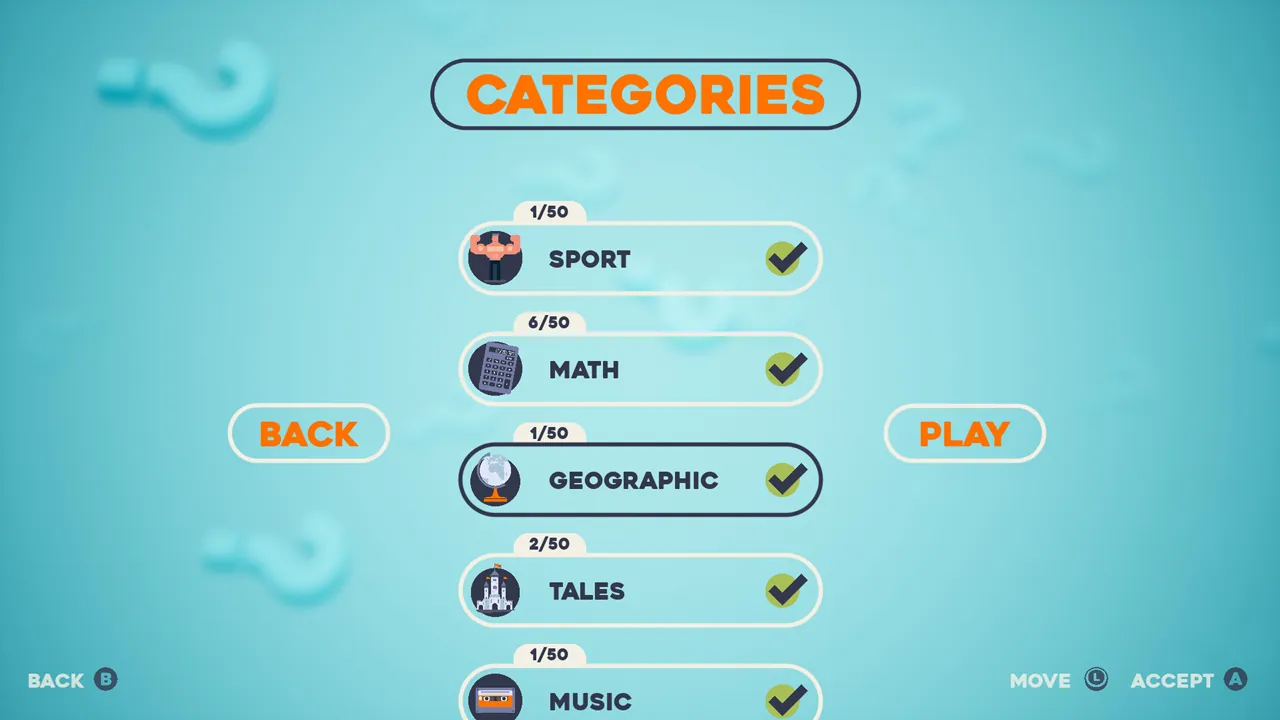Click the globe icon for Geographic

pos(496,479)
